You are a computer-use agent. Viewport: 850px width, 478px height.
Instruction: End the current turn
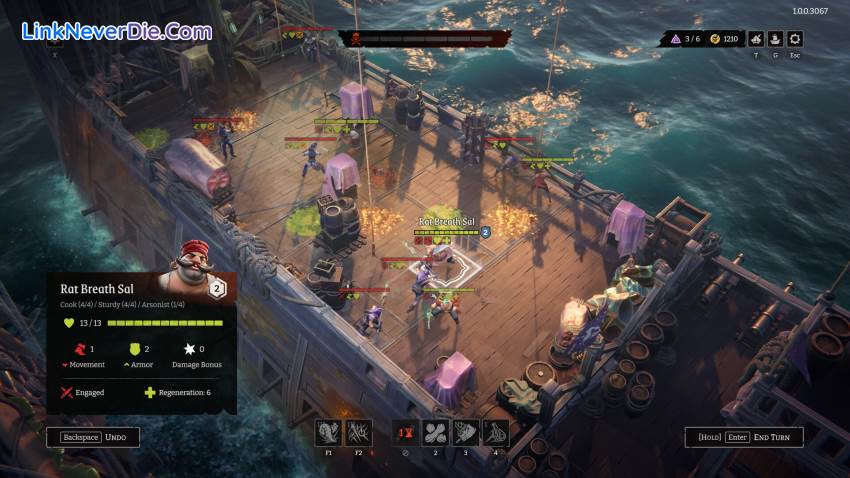tap(744, 437)
